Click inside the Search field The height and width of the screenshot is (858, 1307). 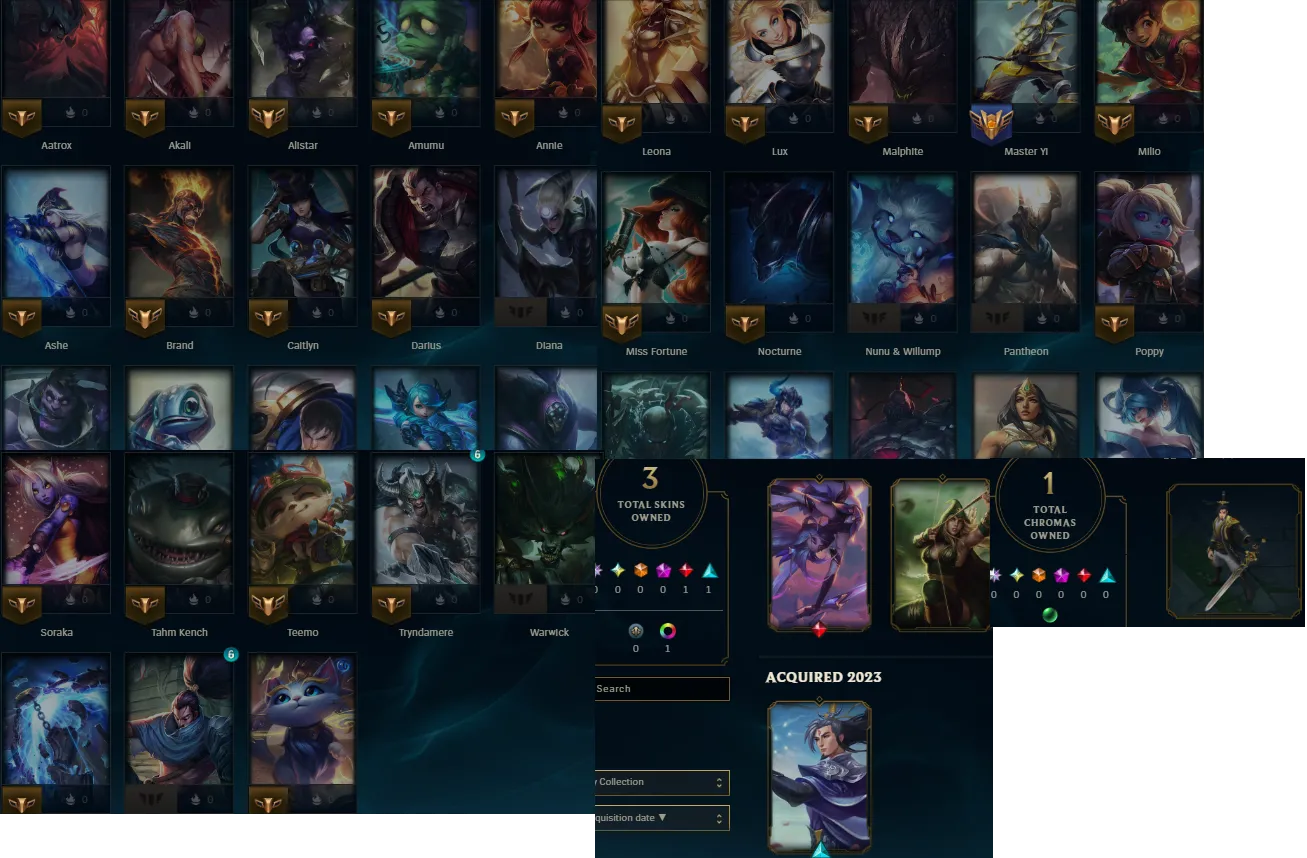(x=660, y=689)
